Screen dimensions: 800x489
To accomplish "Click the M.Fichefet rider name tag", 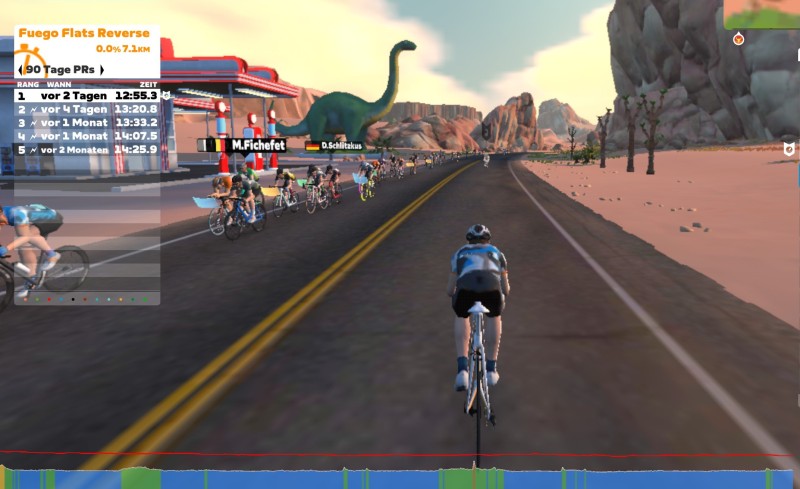I will 256,145.
